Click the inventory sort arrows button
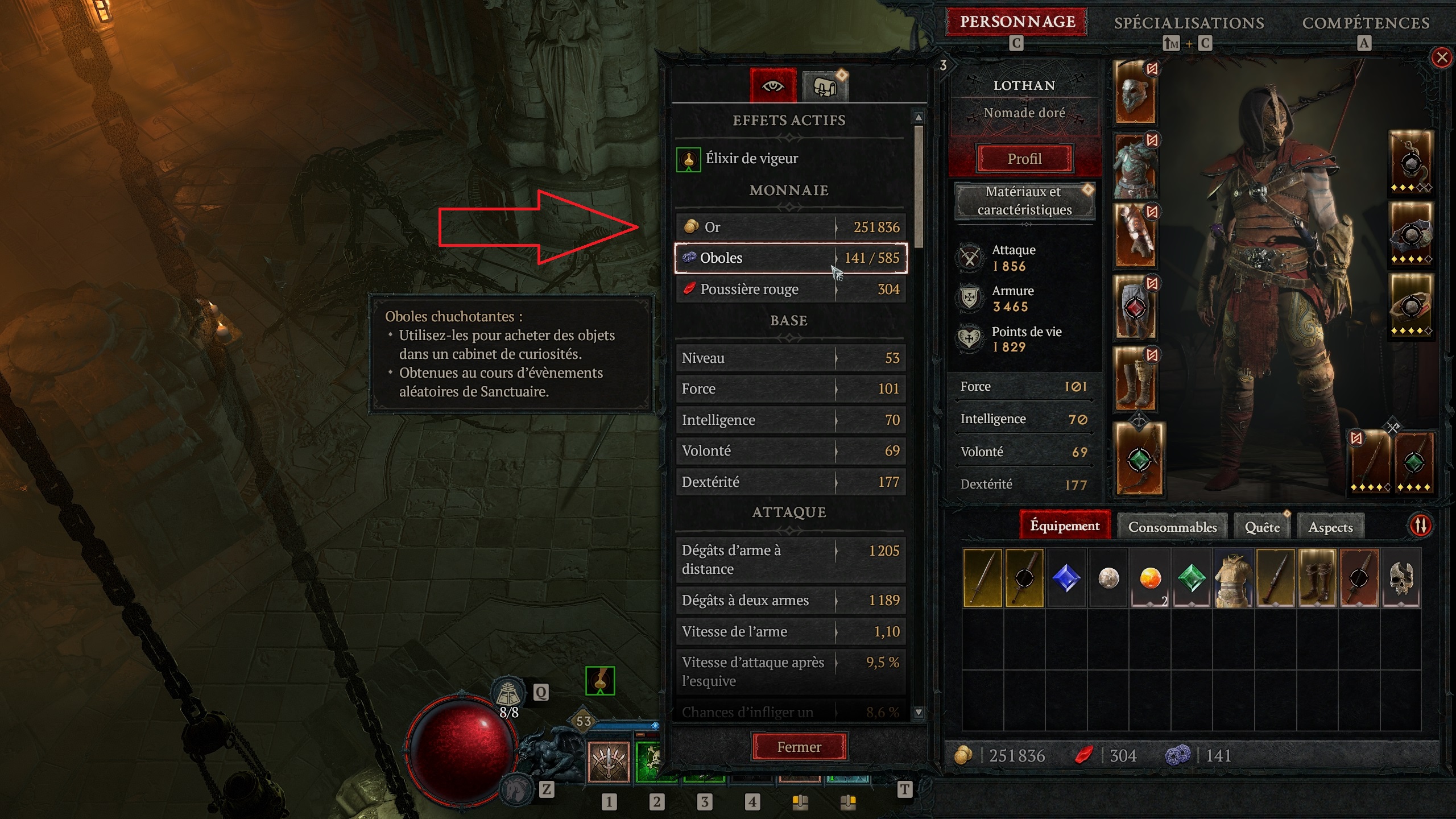 (x=1420, y=526)
